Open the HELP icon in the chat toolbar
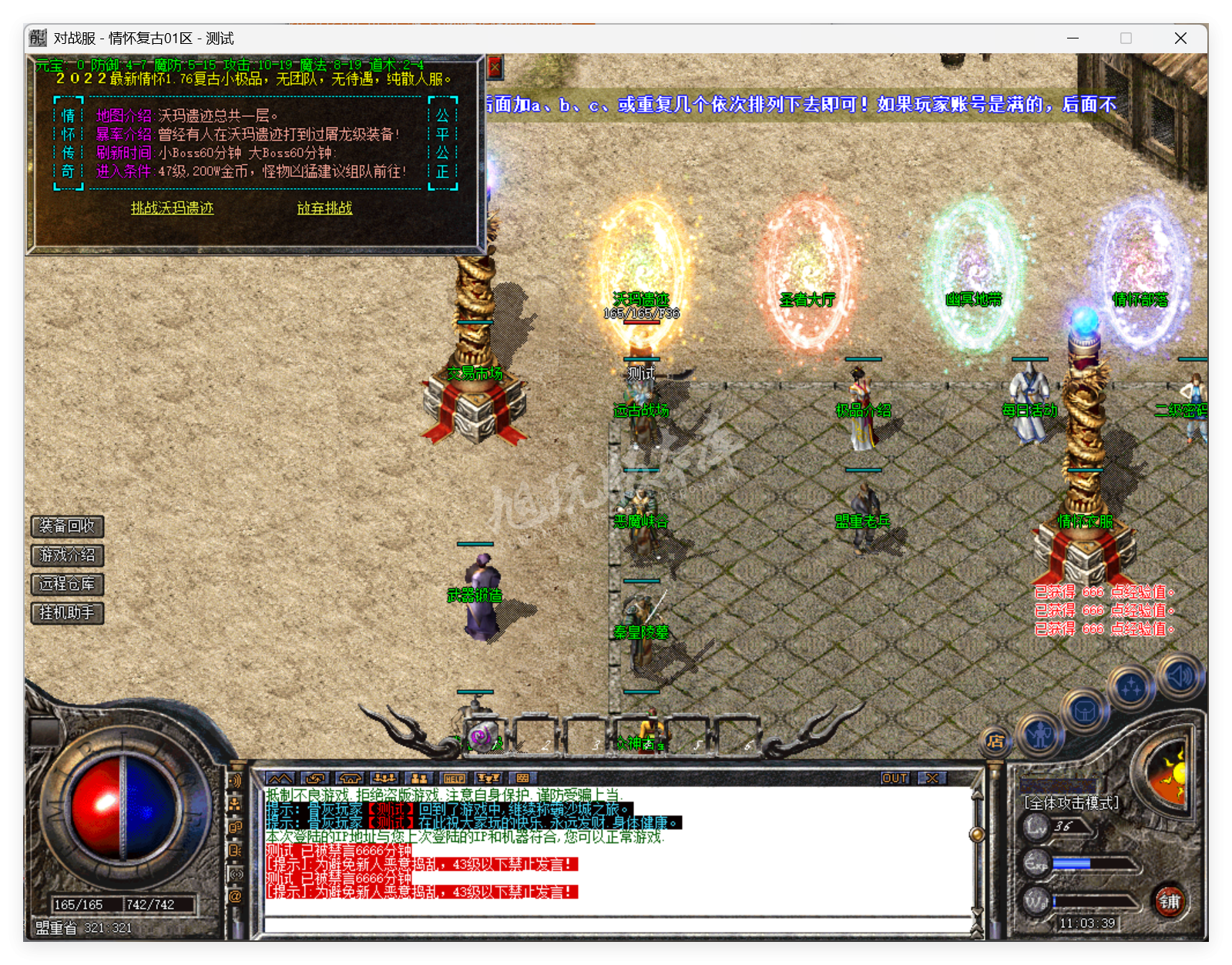 [x=454, y=779]
